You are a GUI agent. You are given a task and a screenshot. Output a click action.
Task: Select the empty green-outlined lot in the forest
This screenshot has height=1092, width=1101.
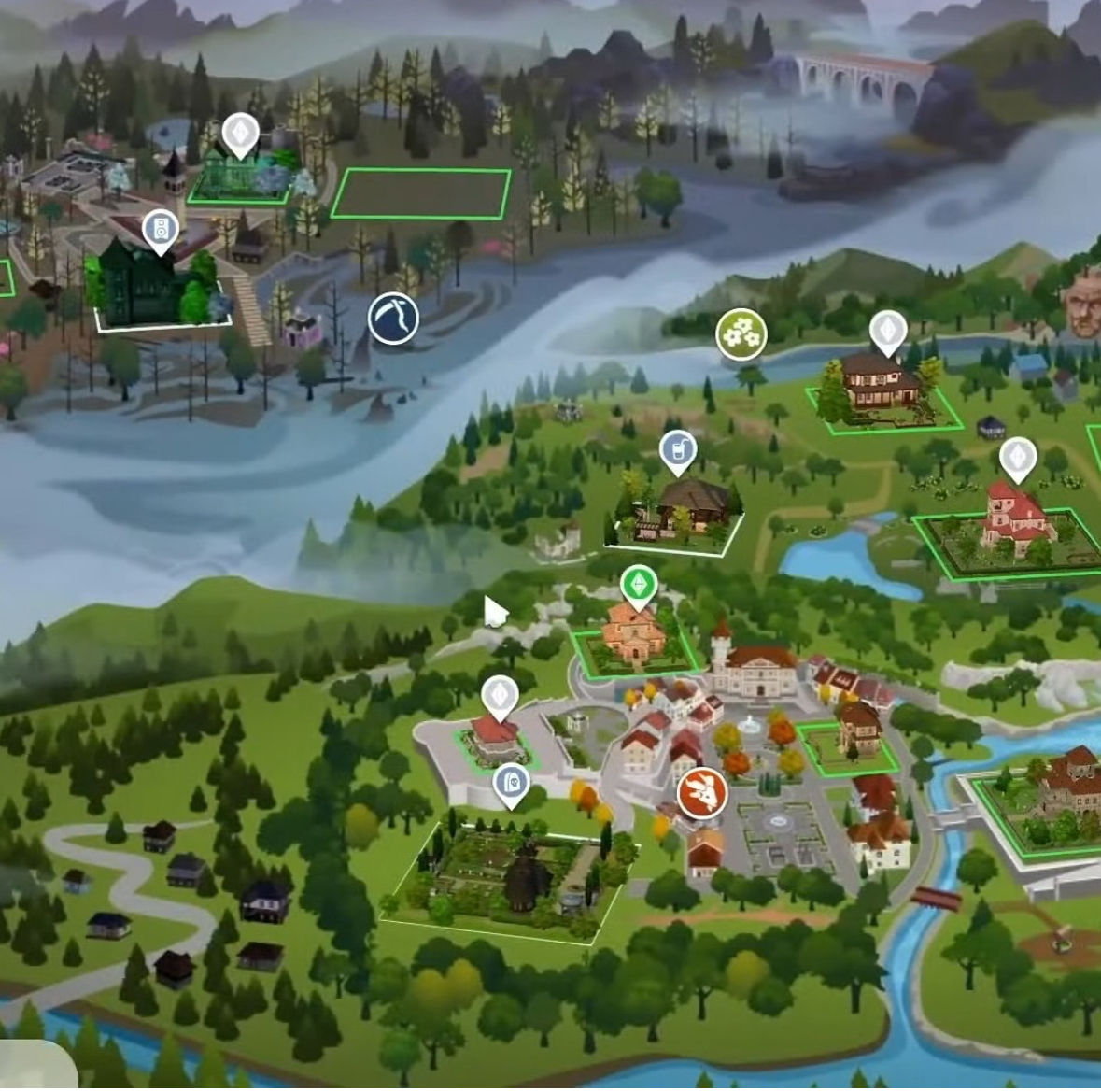pyautogui.click(x=421, y=193)
